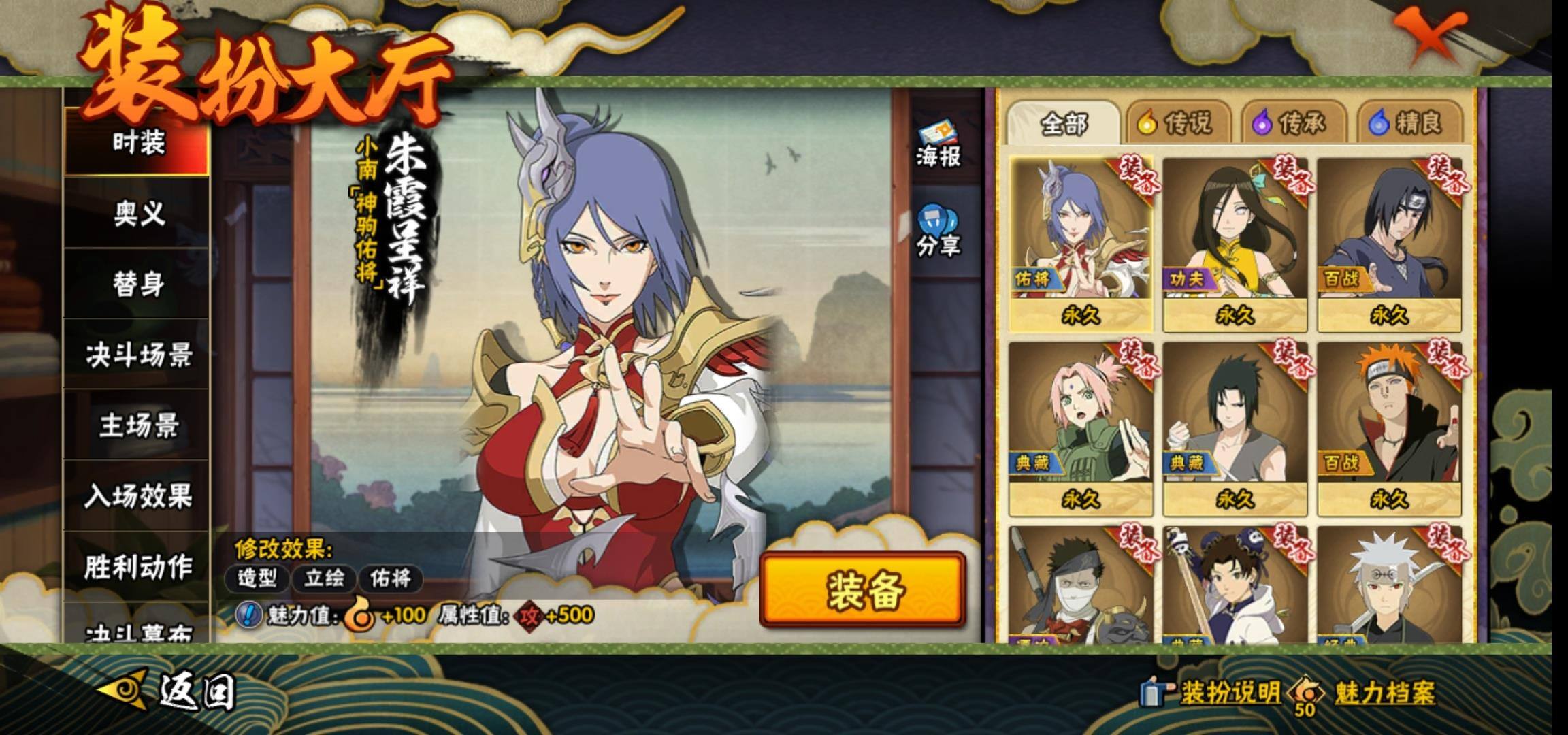Open the 替身 category

(x=138, y=284)
